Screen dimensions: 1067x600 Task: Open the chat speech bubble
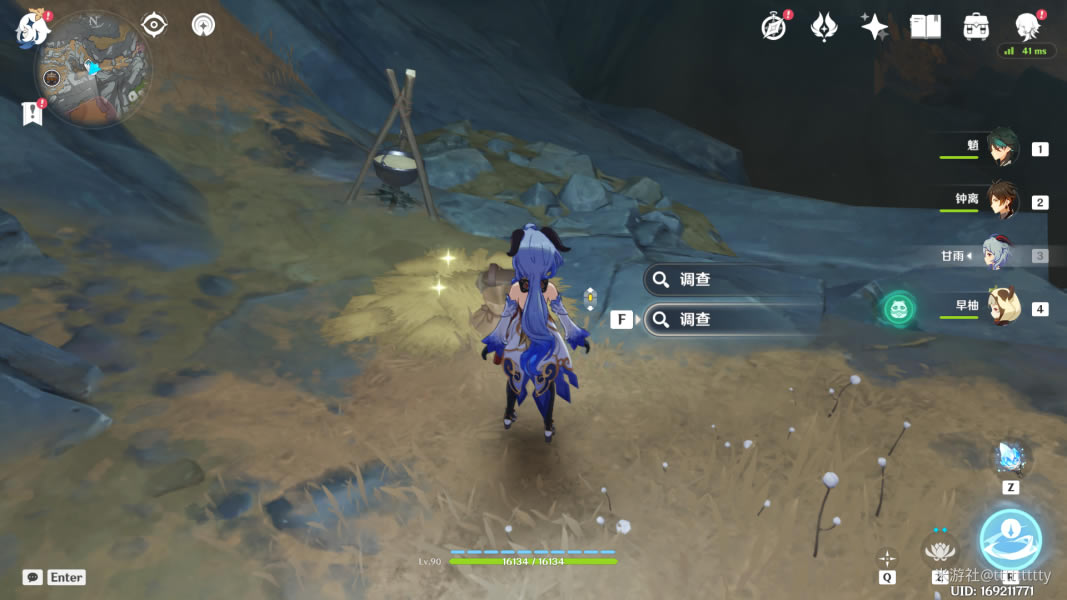pyautogui.click(x=33, y=577)
